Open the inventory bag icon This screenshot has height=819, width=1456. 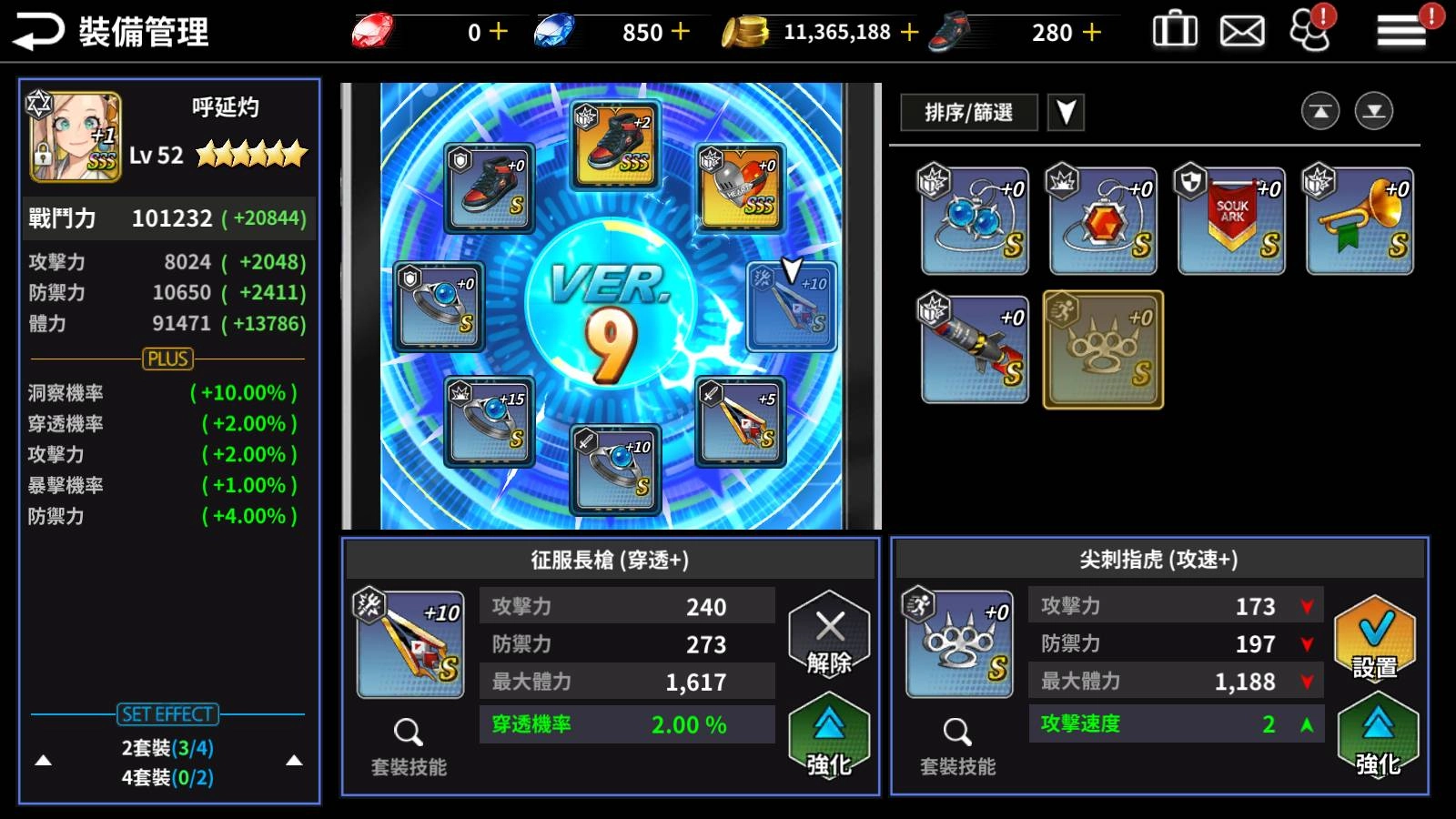pos(1174,29)
